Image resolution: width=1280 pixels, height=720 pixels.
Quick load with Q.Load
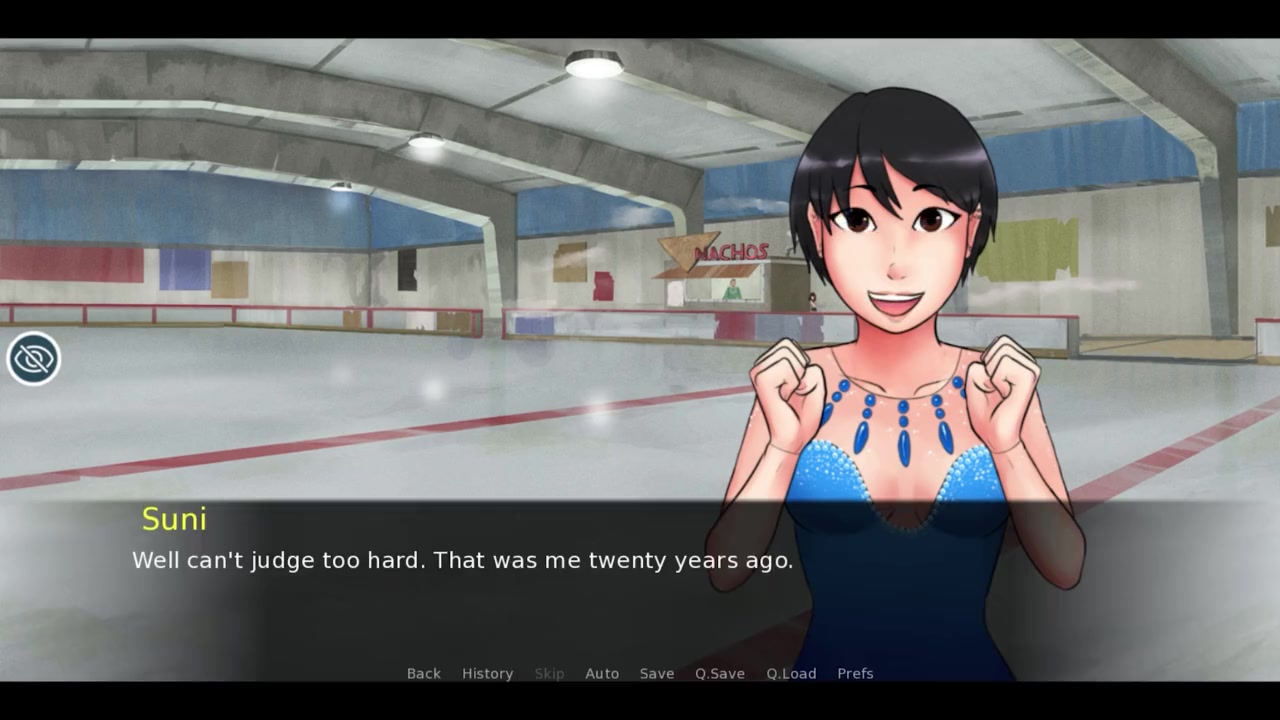tap(791, 673)
